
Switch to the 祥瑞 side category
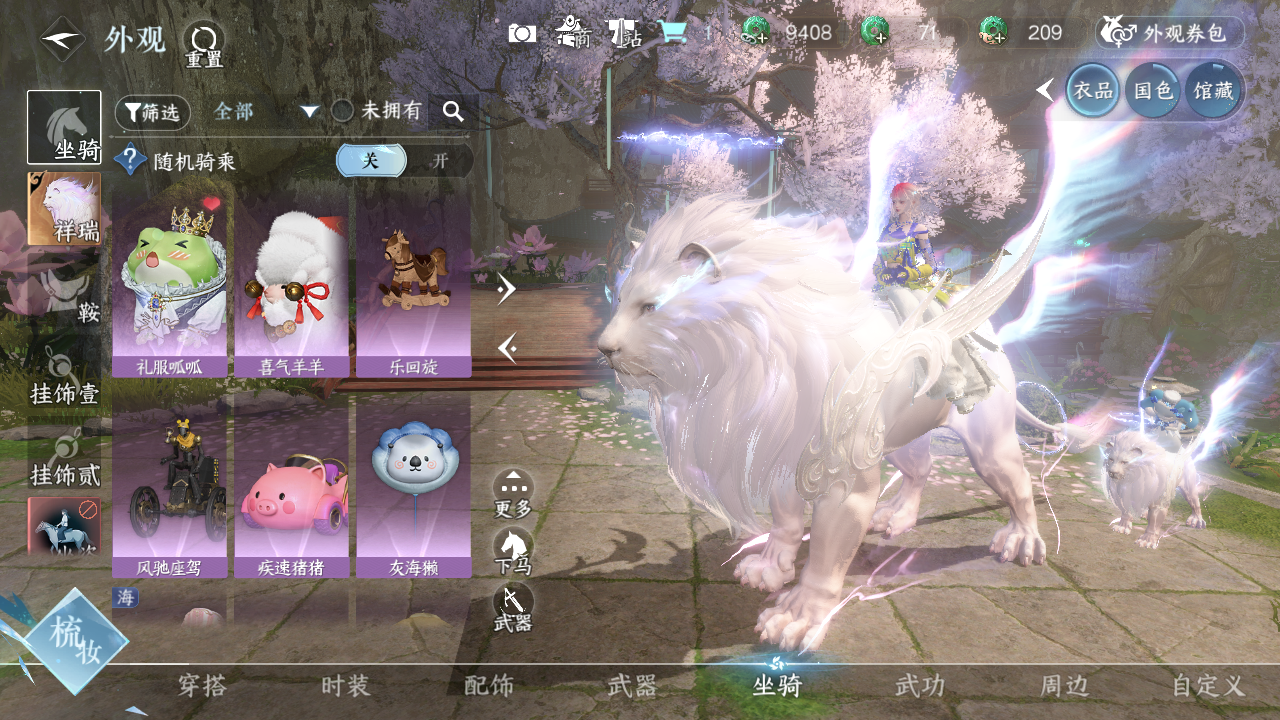(64, 208)
